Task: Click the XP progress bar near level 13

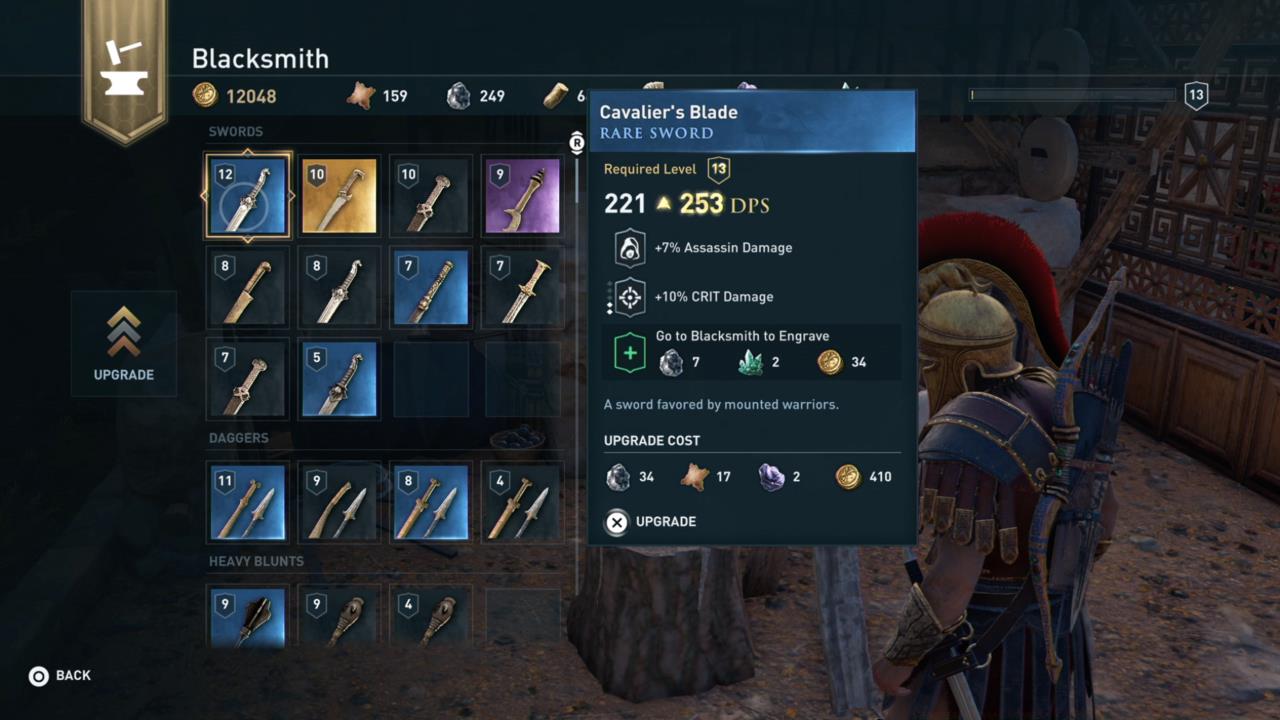Action: (1070, 95)
